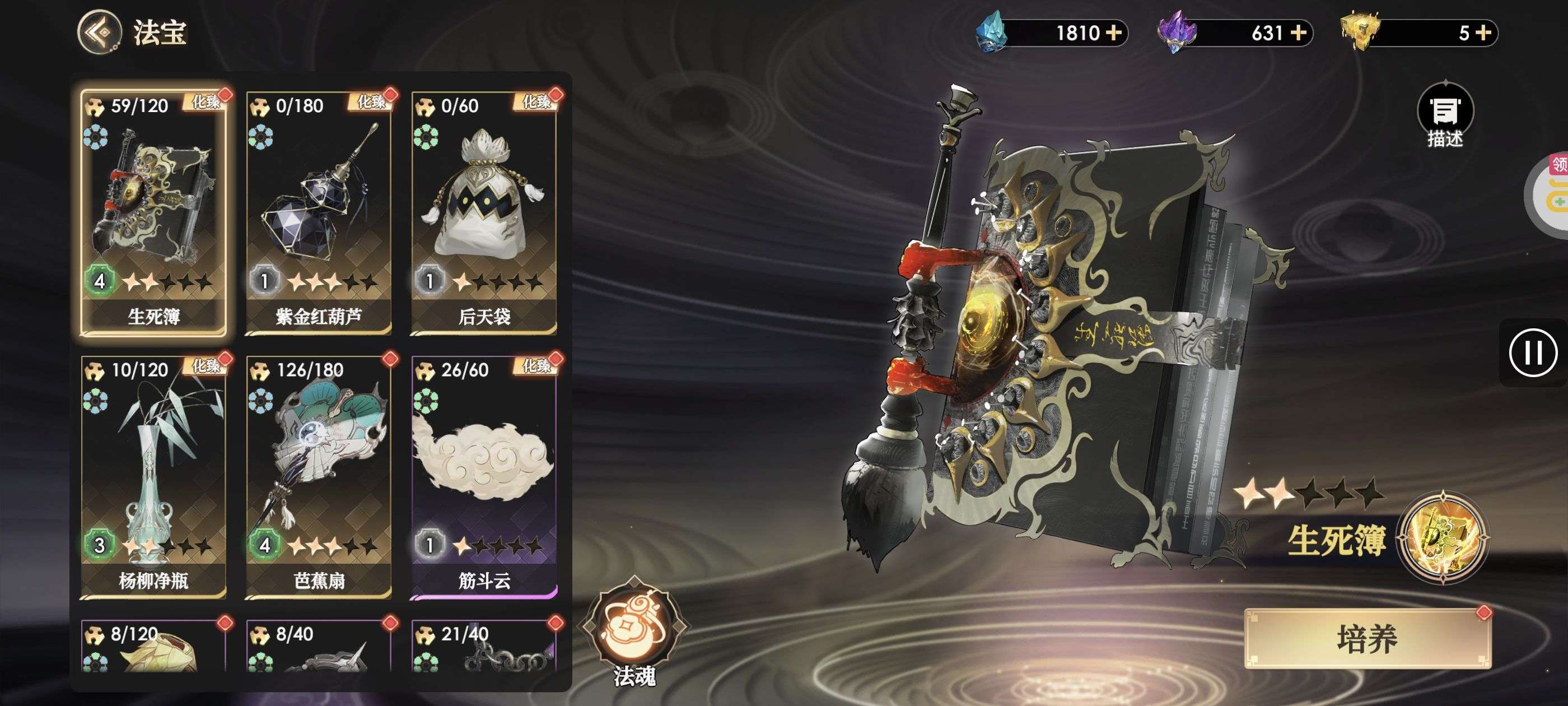Image resolution: width=1568 pixels, height=706 pixels.
Task: Select the 杨柳净瓶 treasure card
Action: [x=153, y=476]
